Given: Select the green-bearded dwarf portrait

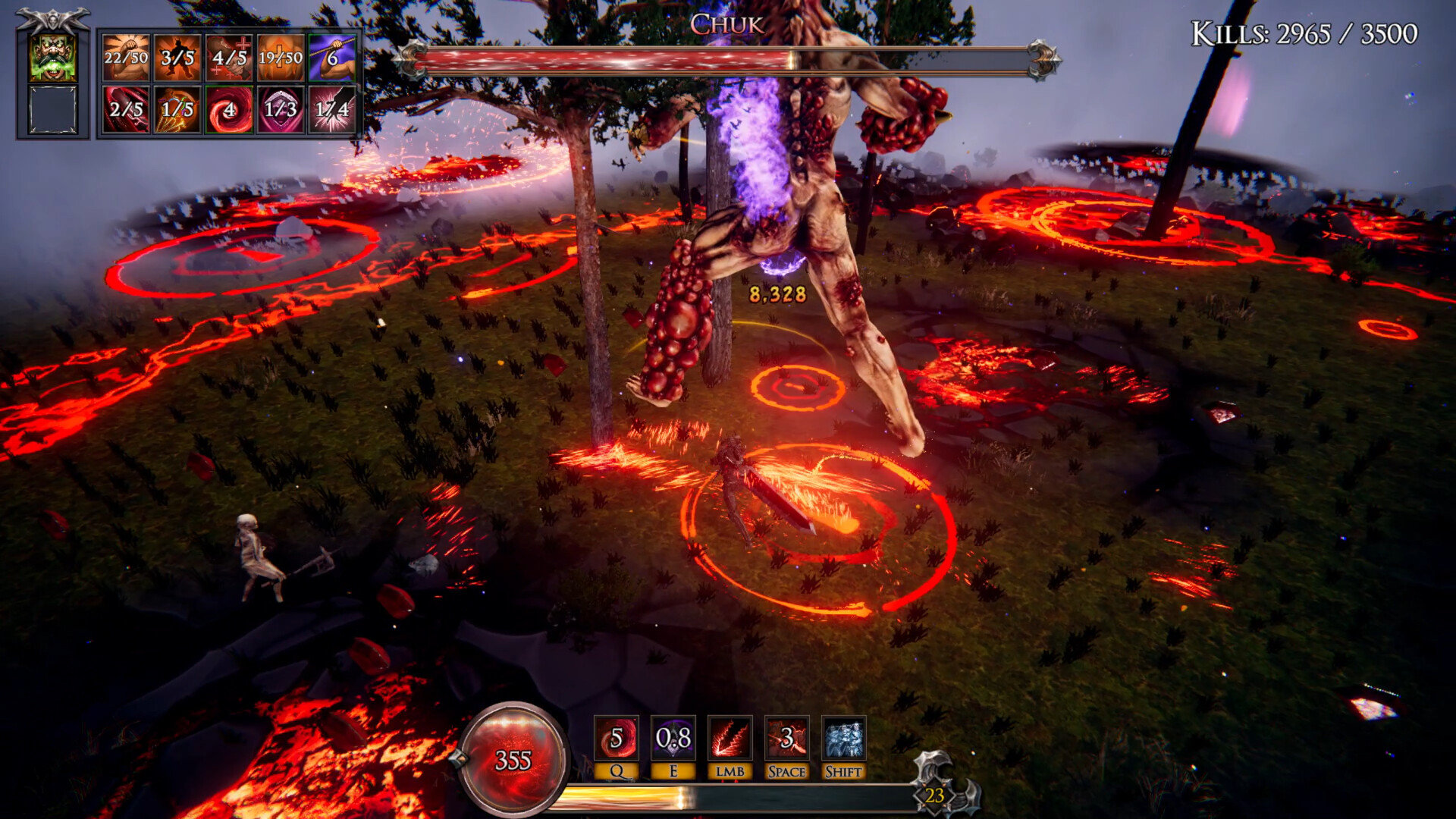Looking at the screenshot, I should 53,58.
